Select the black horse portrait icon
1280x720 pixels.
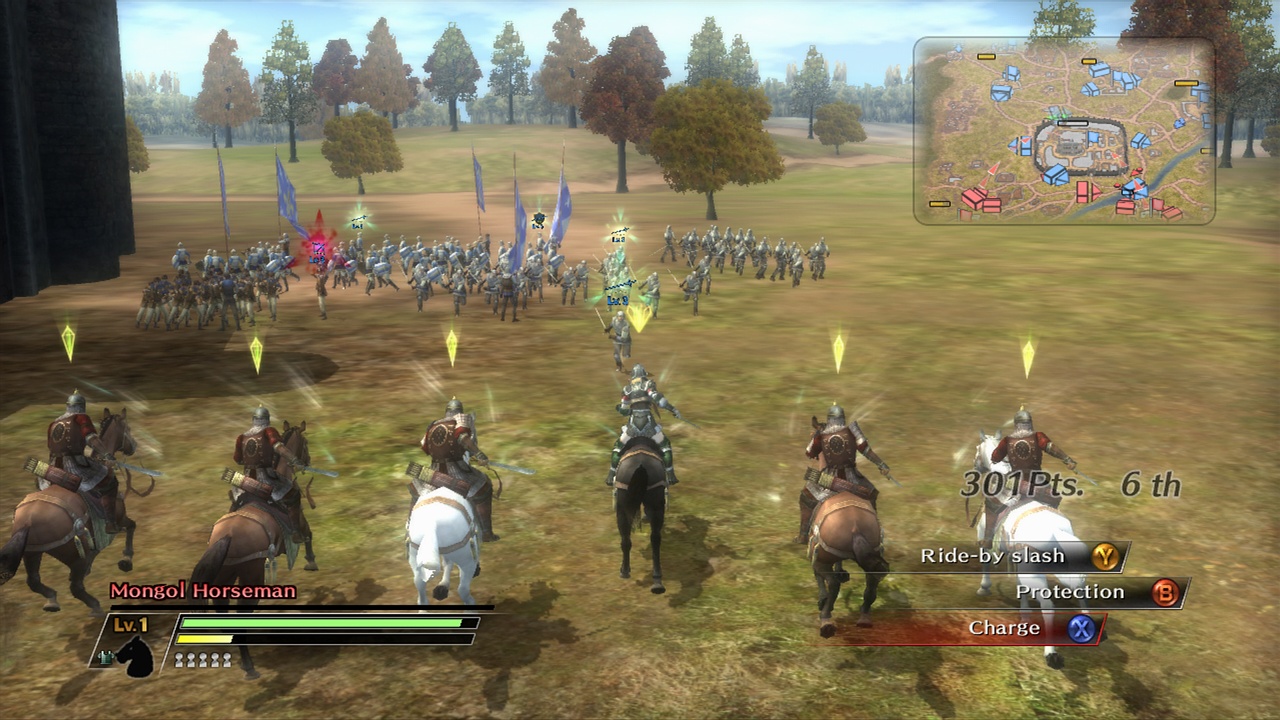click(135, 660)
